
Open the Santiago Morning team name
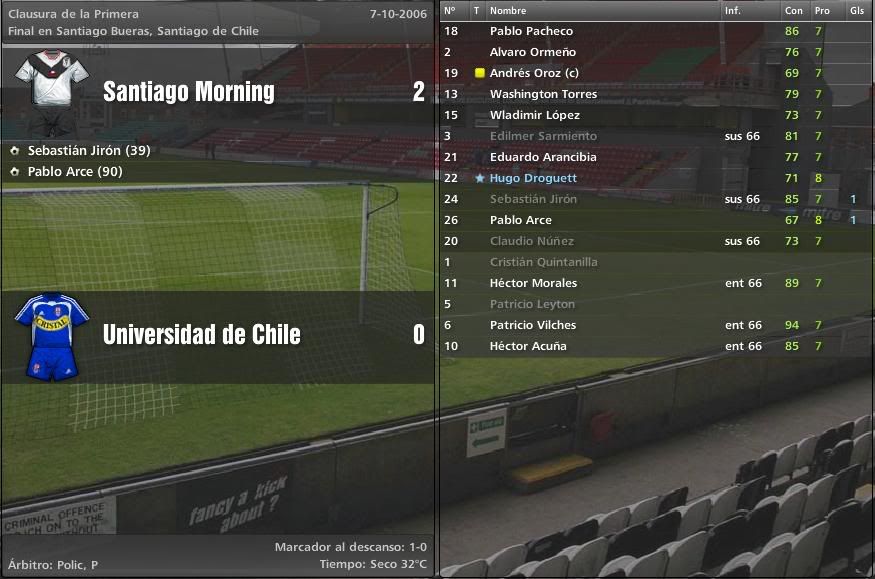tap(189, 92)
